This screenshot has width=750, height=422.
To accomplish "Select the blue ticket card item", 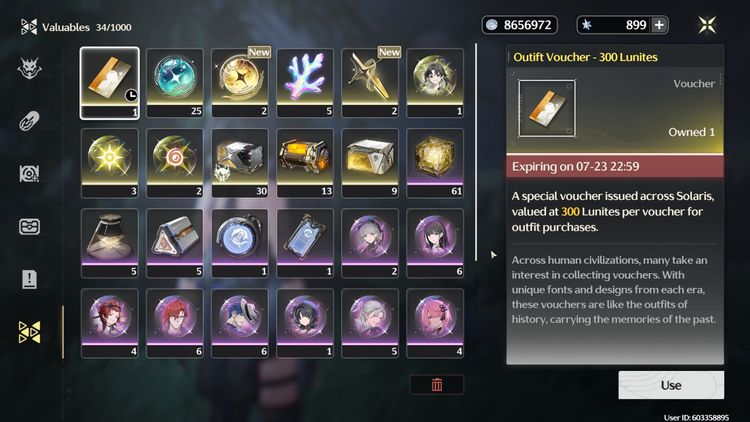I will click(305, 242).
